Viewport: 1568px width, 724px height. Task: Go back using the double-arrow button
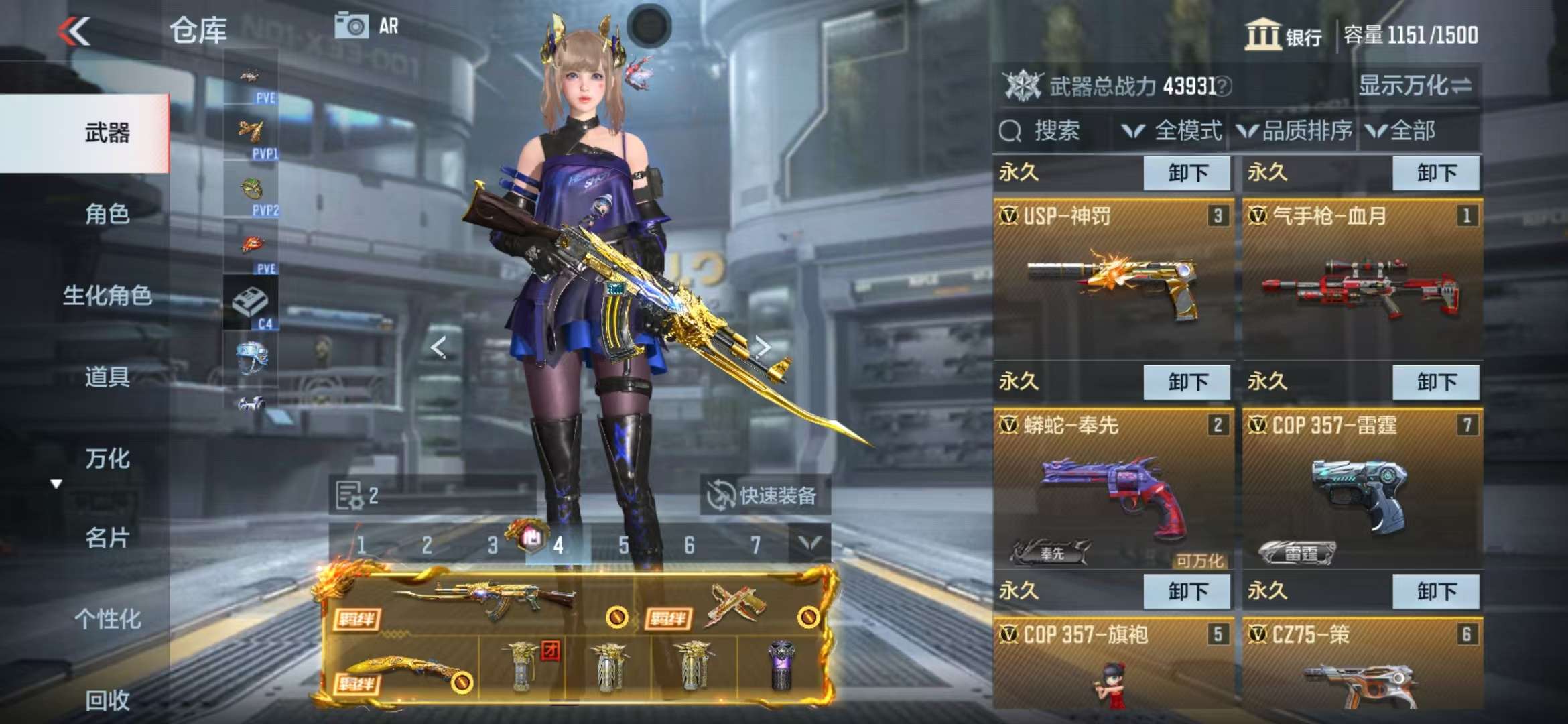point(74,31)
